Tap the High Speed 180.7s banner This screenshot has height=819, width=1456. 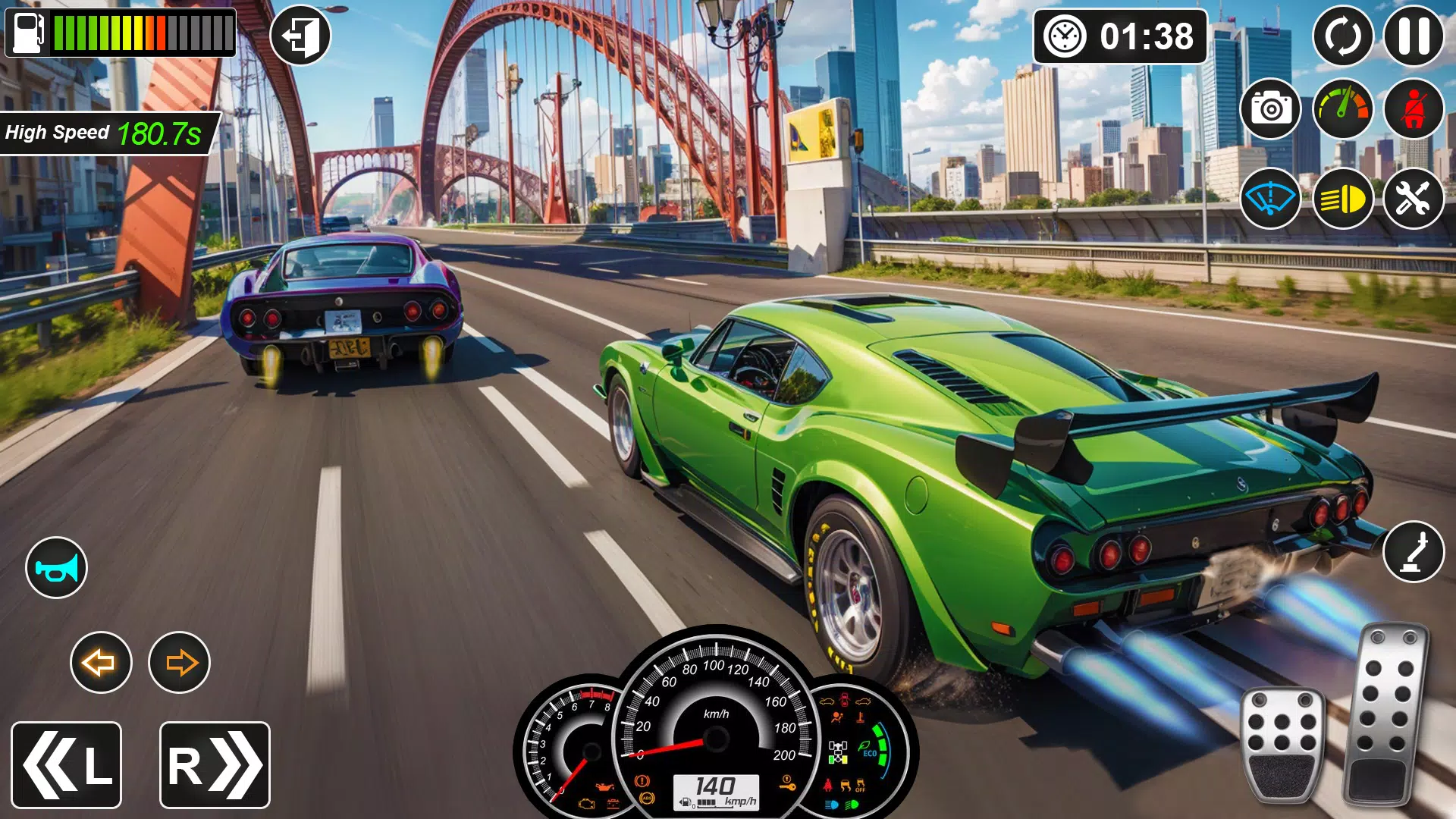click(106, 131)
